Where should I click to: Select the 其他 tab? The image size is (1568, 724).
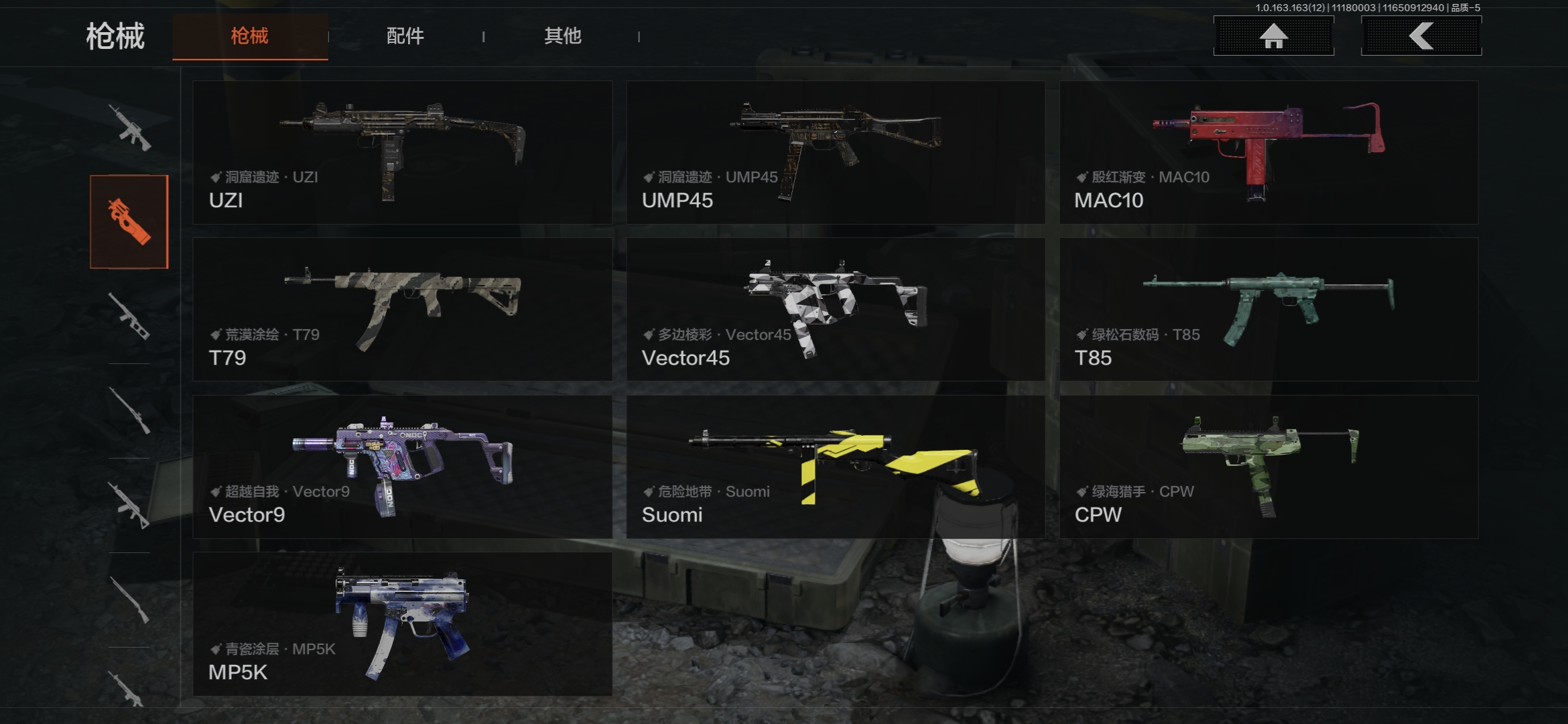coord(562,36)
